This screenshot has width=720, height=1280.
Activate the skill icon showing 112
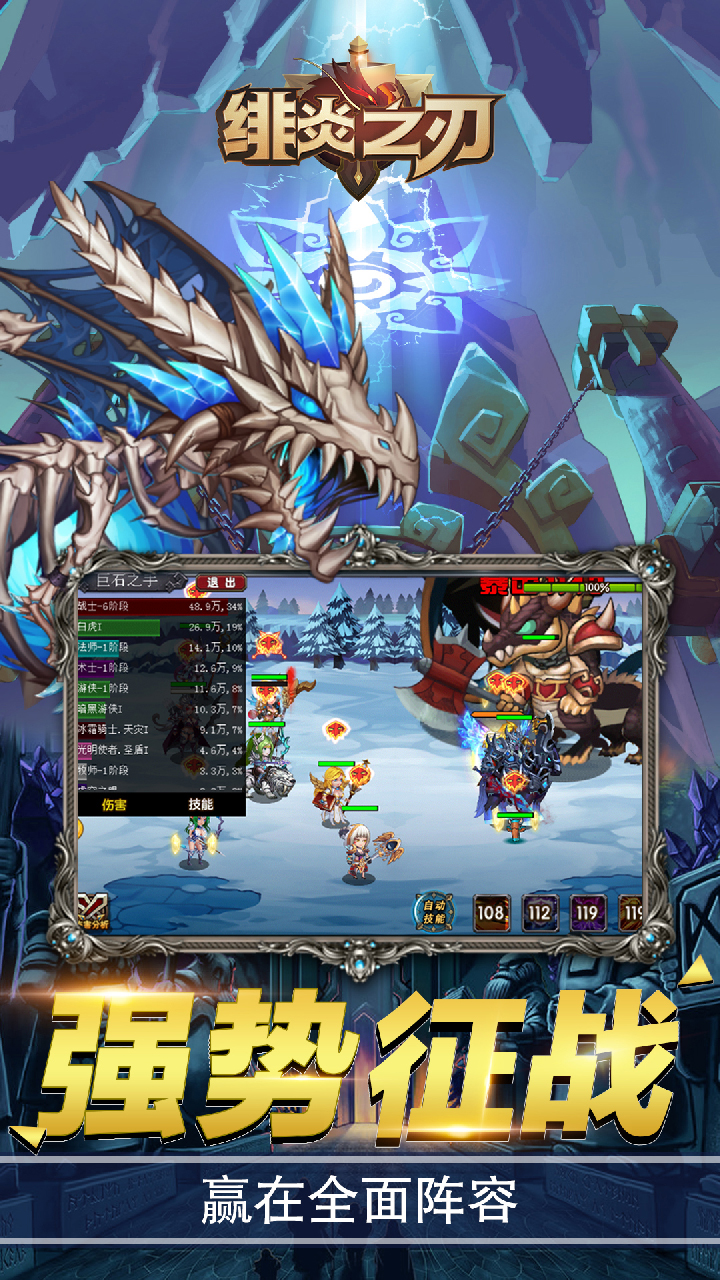coord(540,912)
